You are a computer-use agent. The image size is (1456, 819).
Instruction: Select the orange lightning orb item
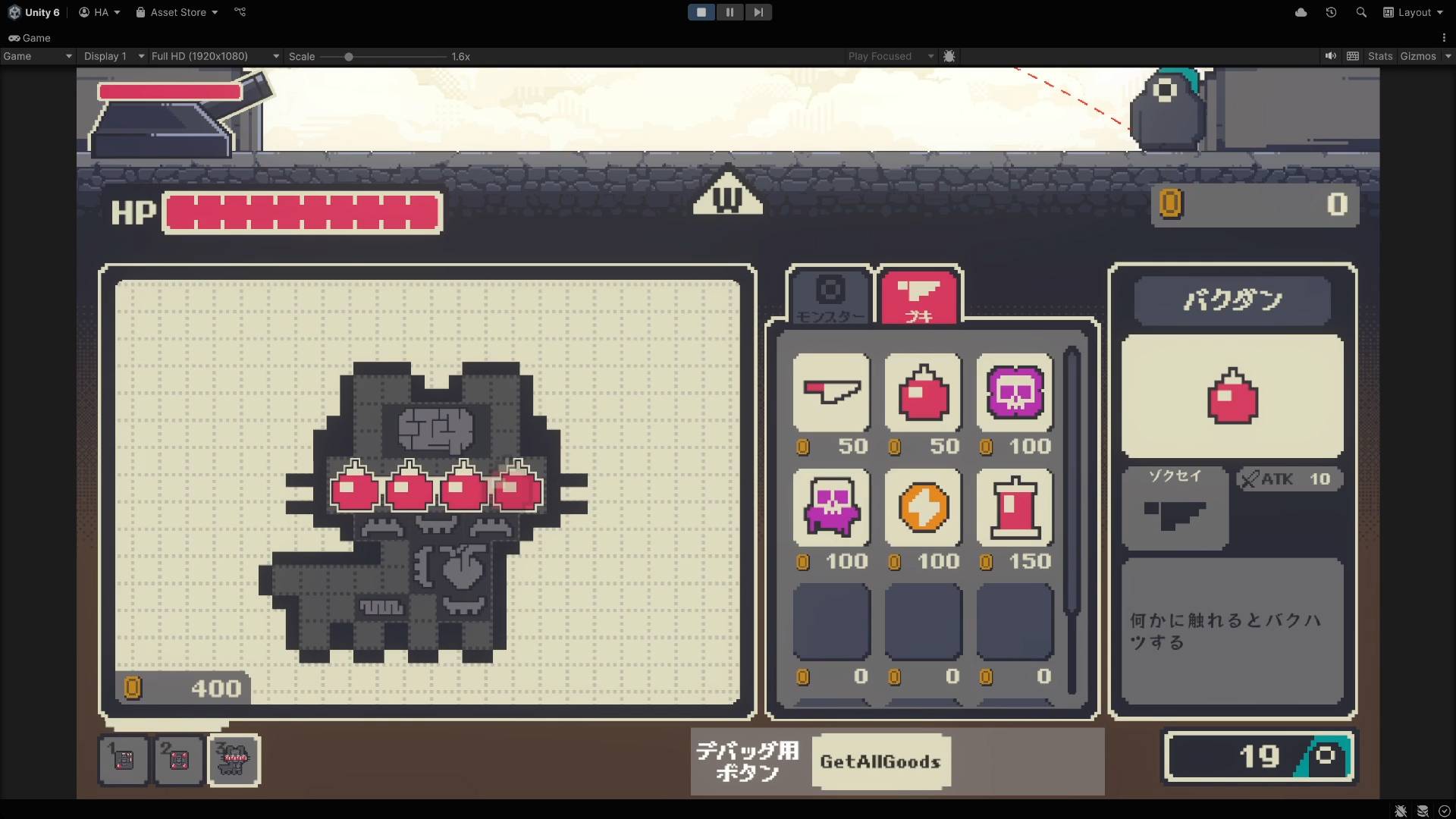pos(923,507)
